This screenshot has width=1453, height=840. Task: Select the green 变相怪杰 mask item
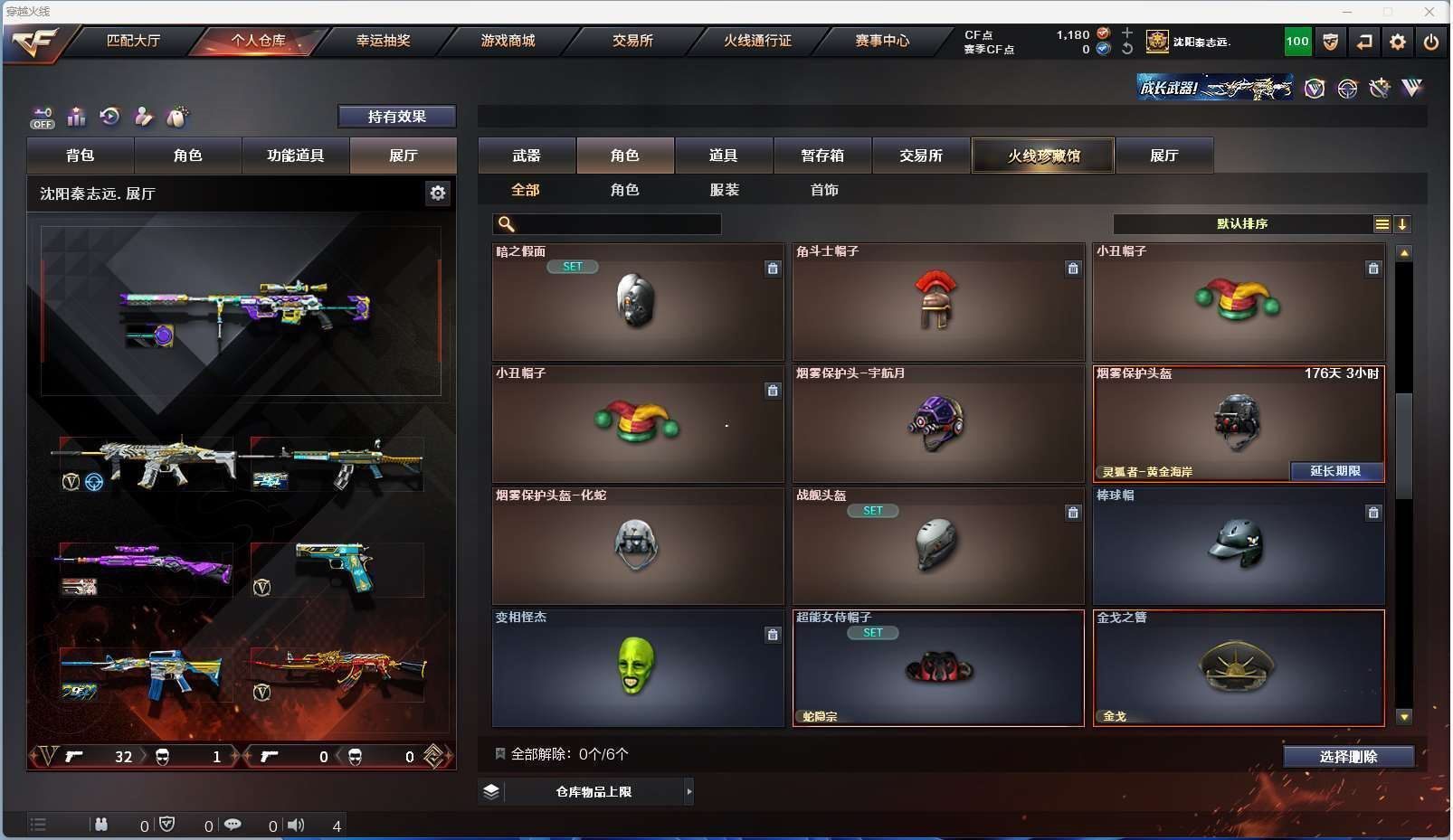click(x=637, y=667)
